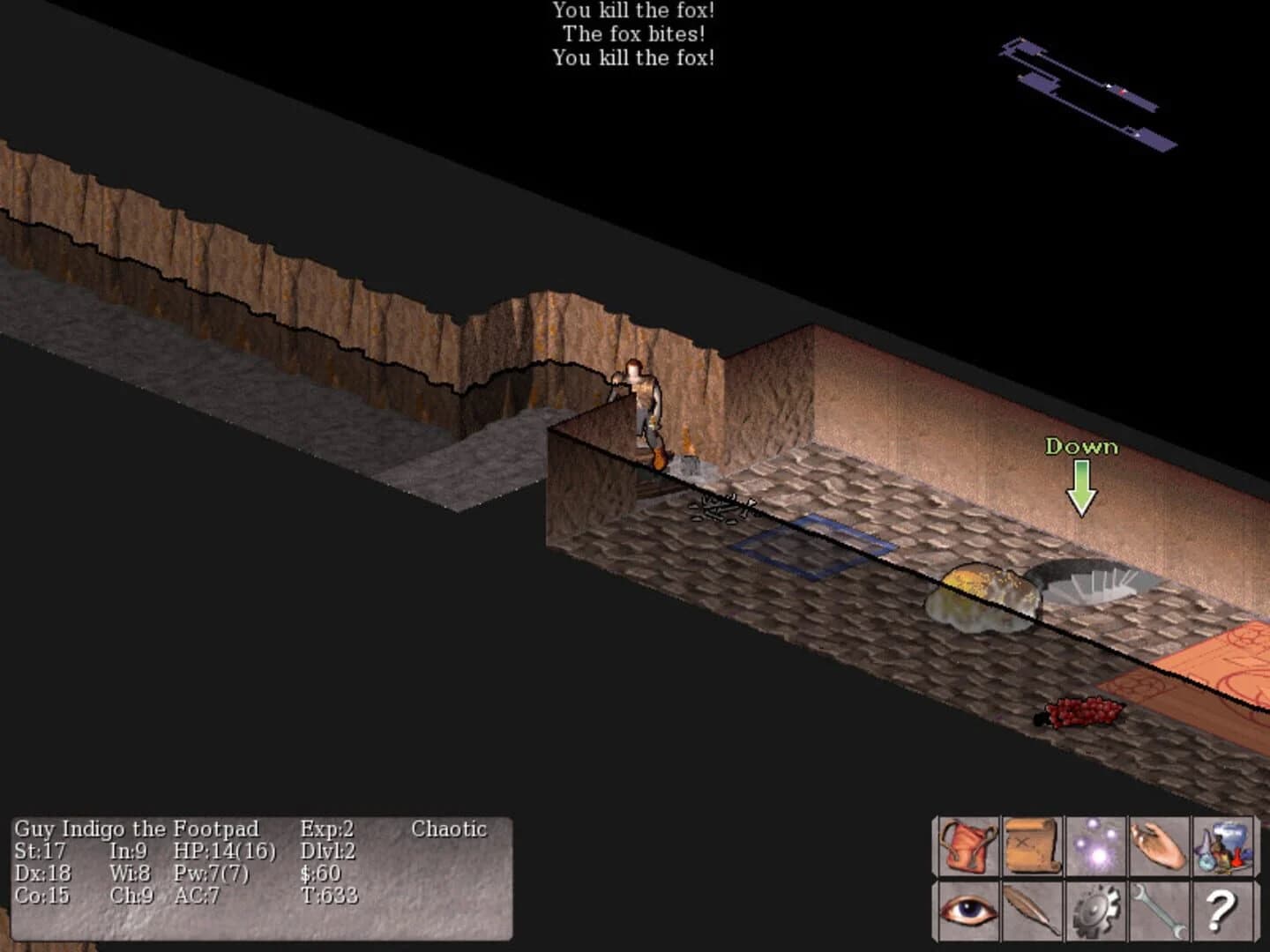1270x952 pixels.
Task: Select Guy Indigo, the player character
Action: (641, 405)
